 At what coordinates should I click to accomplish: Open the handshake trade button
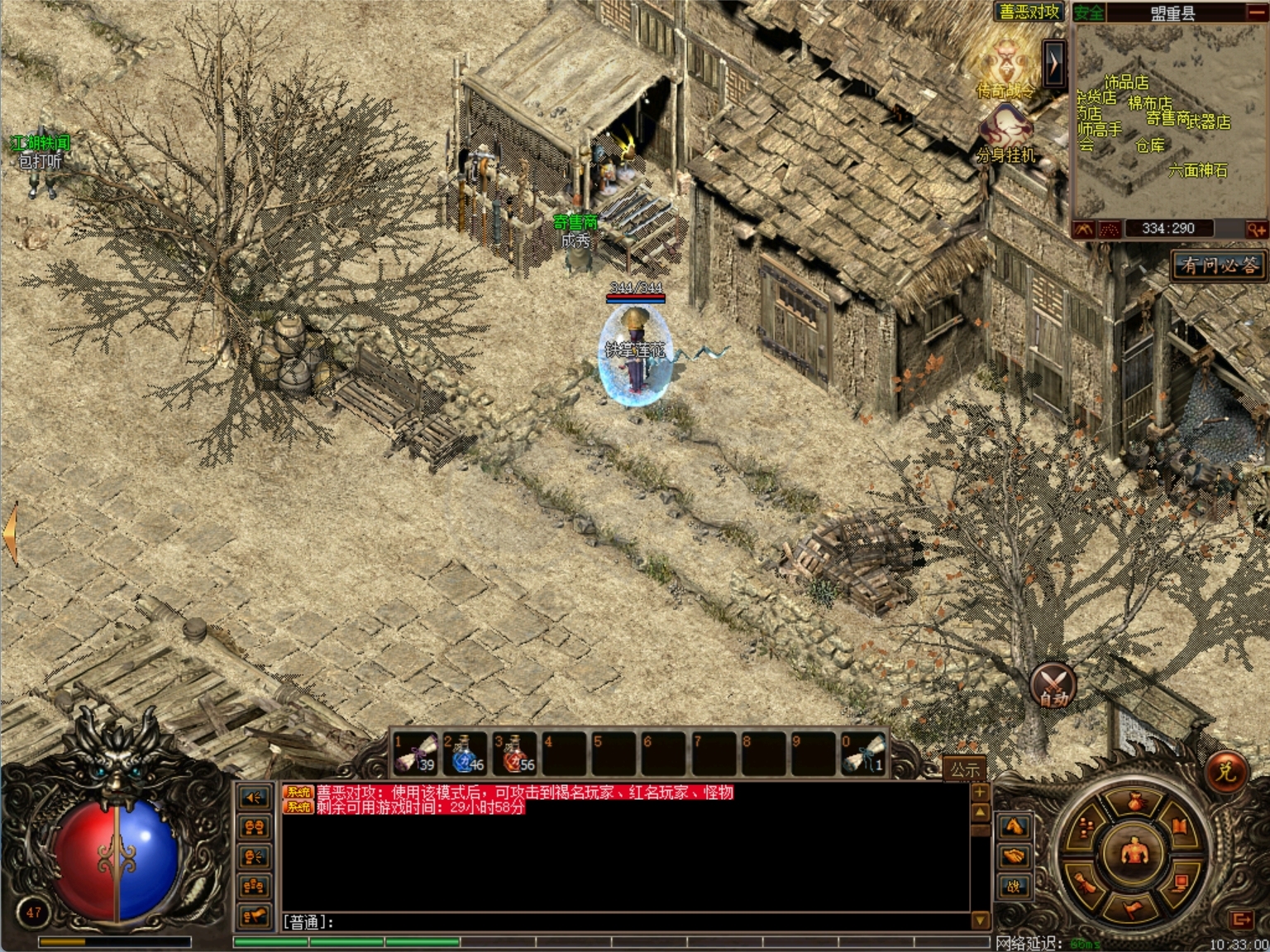(1015, 856)
